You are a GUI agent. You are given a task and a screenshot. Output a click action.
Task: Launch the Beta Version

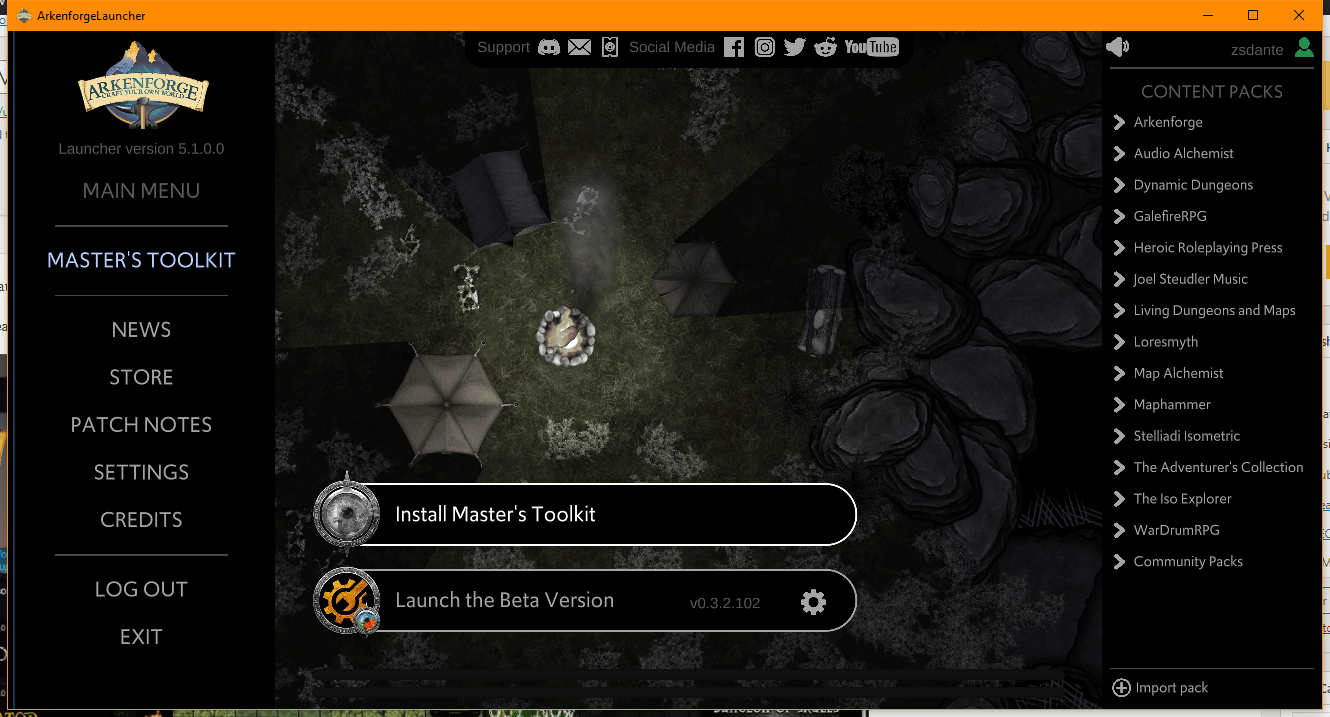coord(540,600)
